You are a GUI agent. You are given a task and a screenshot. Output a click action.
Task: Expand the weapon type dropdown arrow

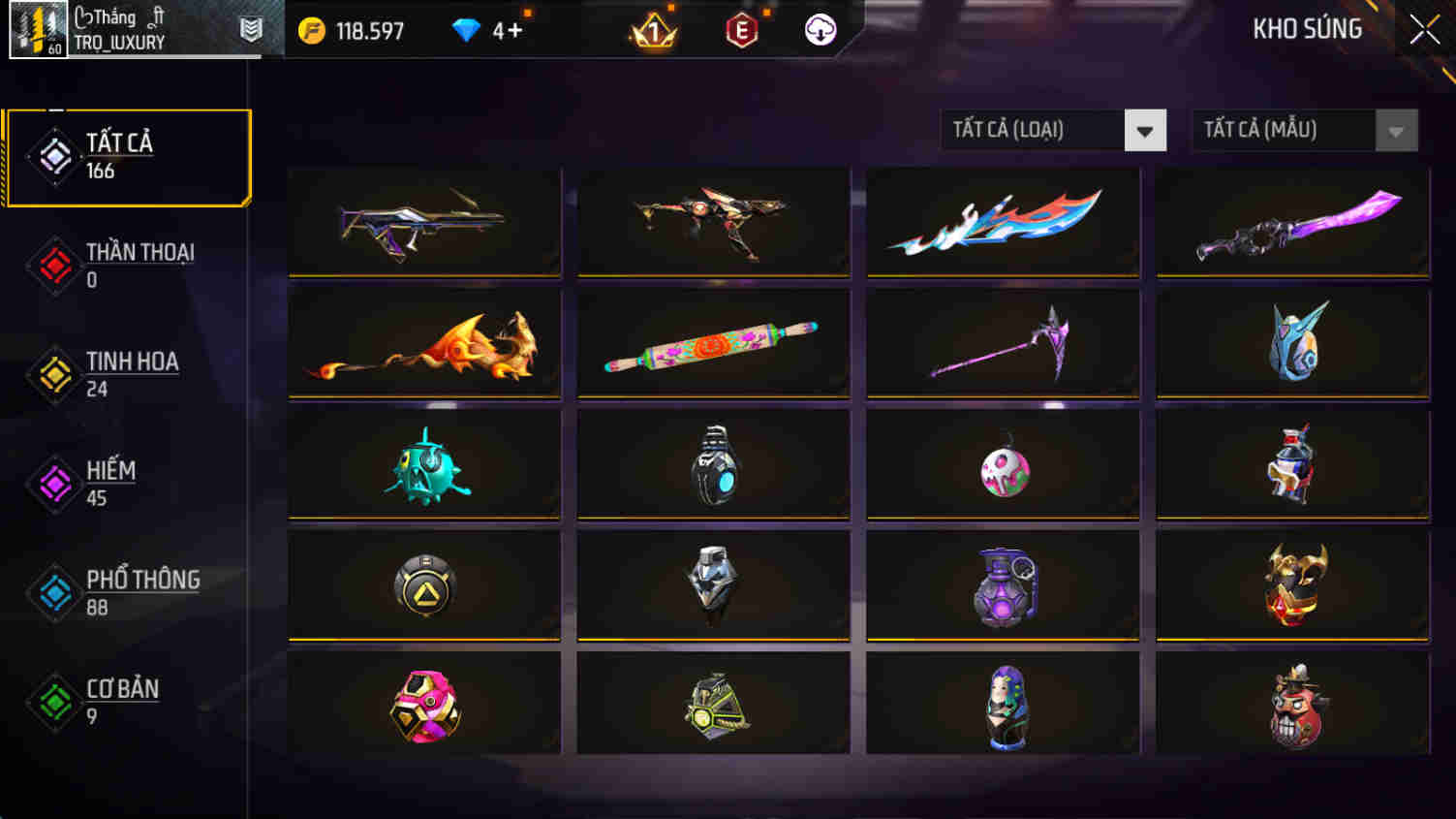click(x=1146, y=129)
